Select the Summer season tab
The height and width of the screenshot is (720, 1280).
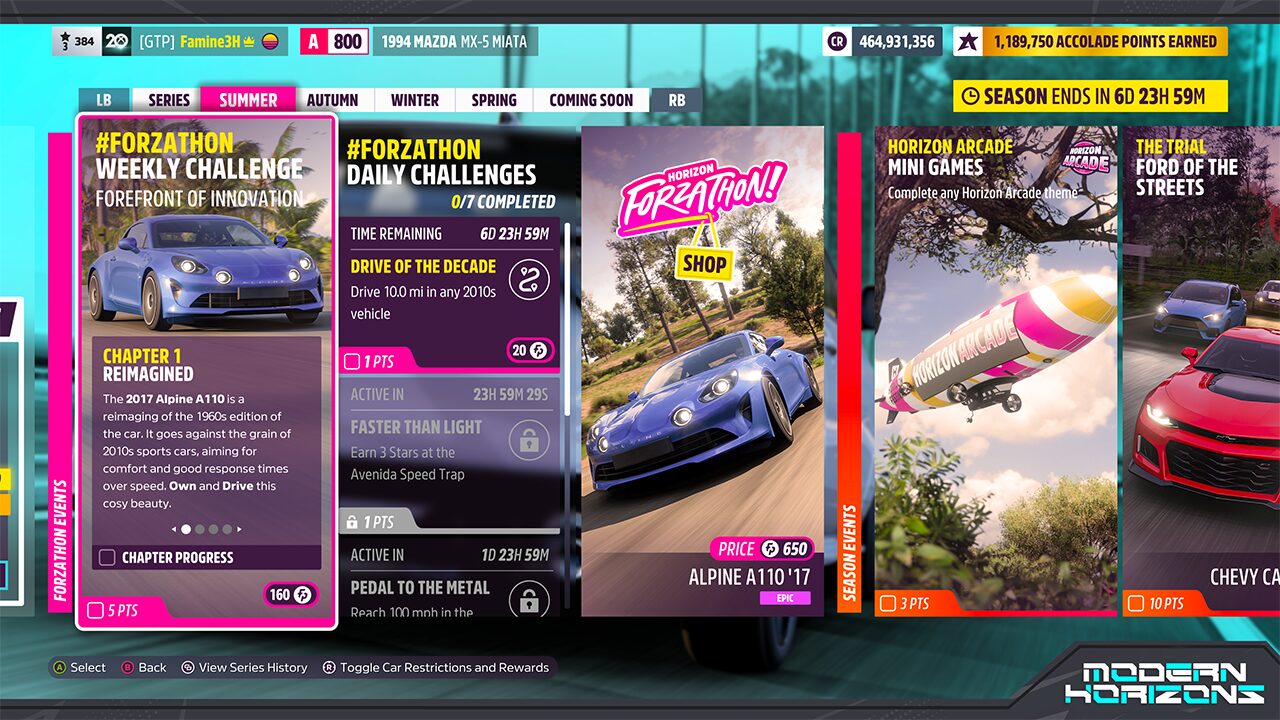(x=248, y=100)
